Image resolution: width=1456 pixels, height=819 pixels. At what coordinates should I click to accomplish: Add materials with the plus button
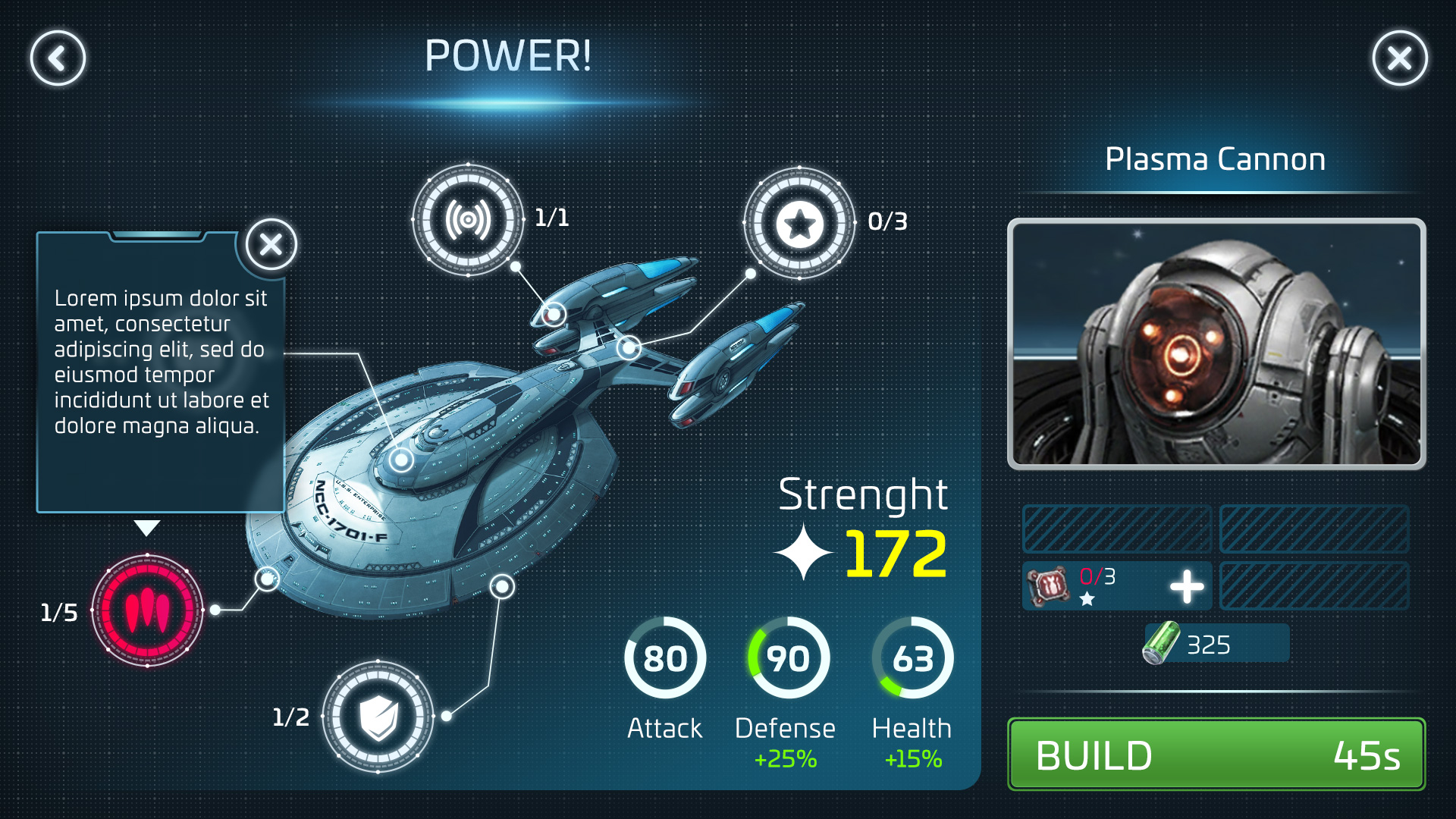[x=1186, y=586]
